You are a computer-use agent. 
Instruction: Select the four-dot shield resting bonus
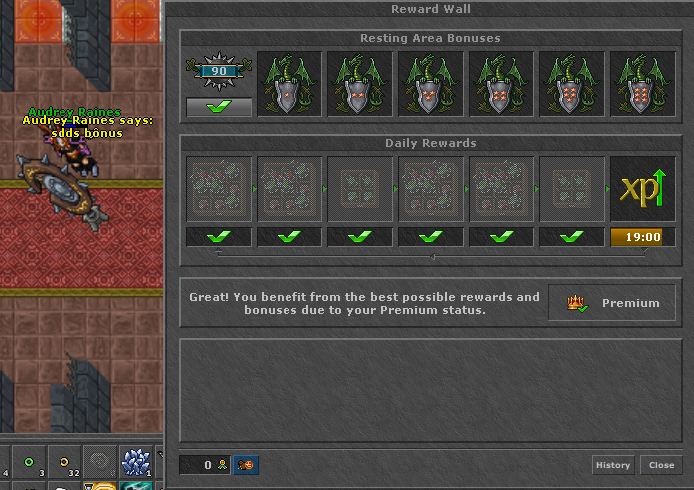502,84
